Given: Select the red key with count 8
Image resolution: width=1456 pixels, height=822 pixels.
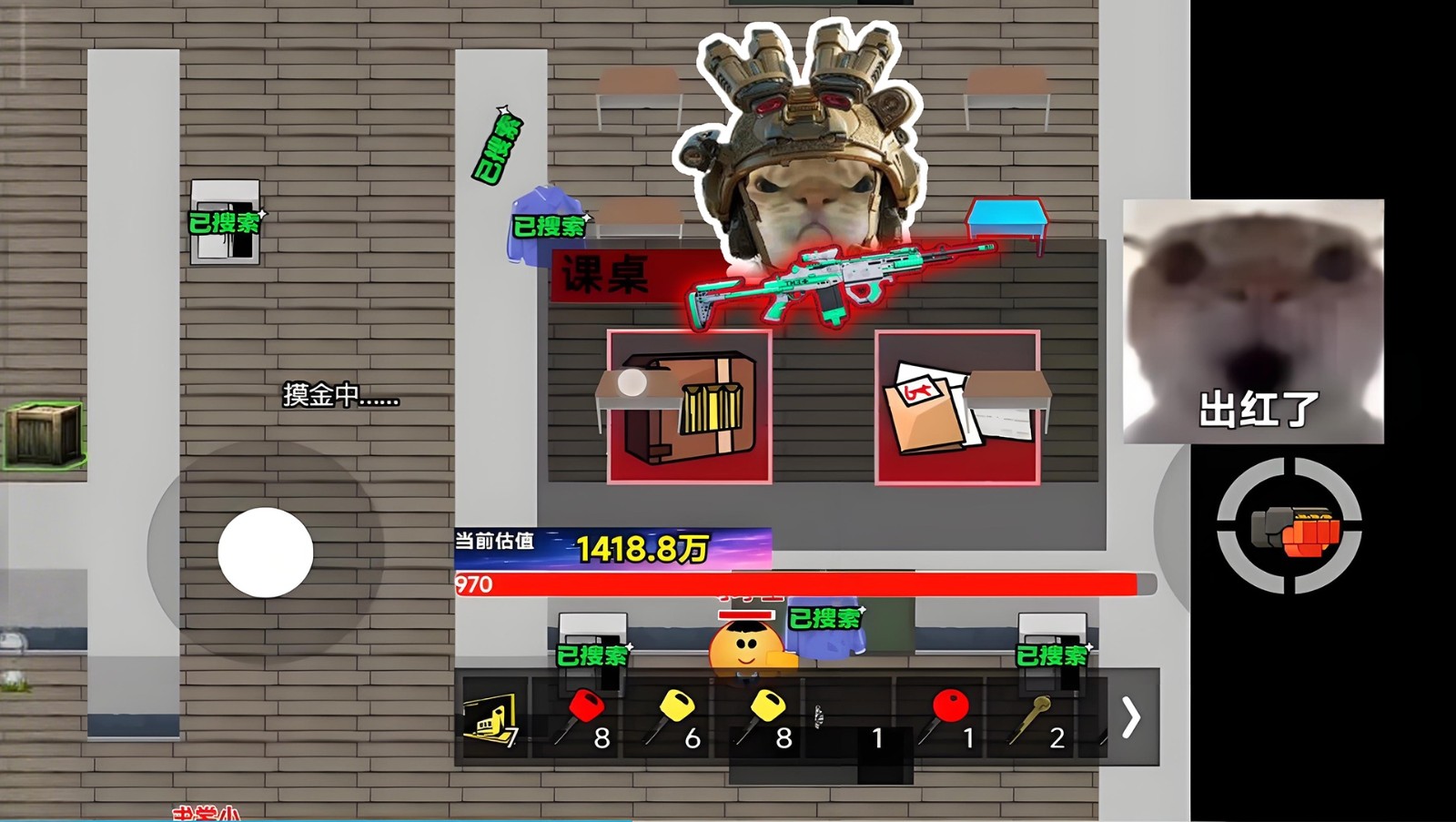Looking at the screenshot, I should [581, 715].
